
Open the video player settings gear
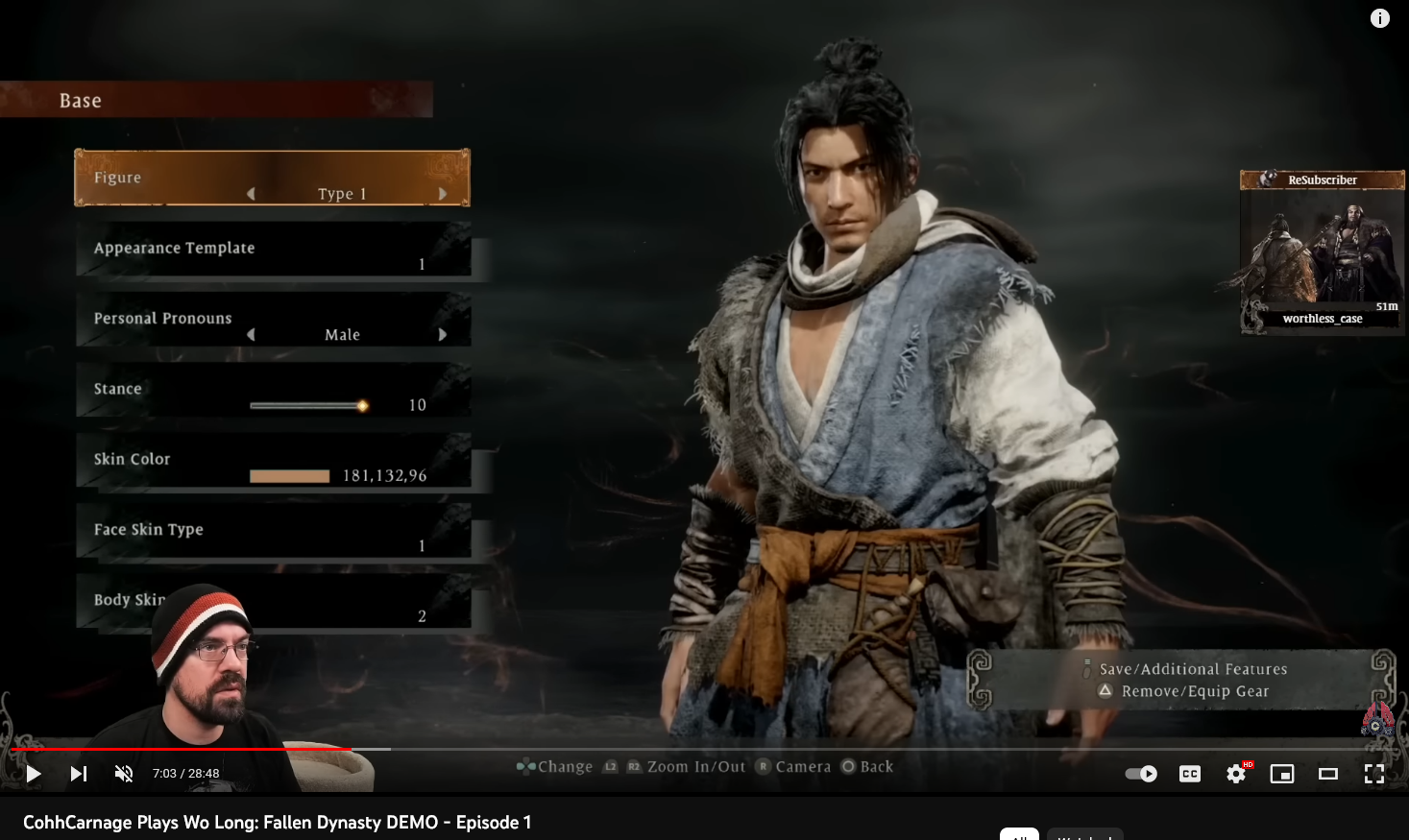coord(1236,774)
